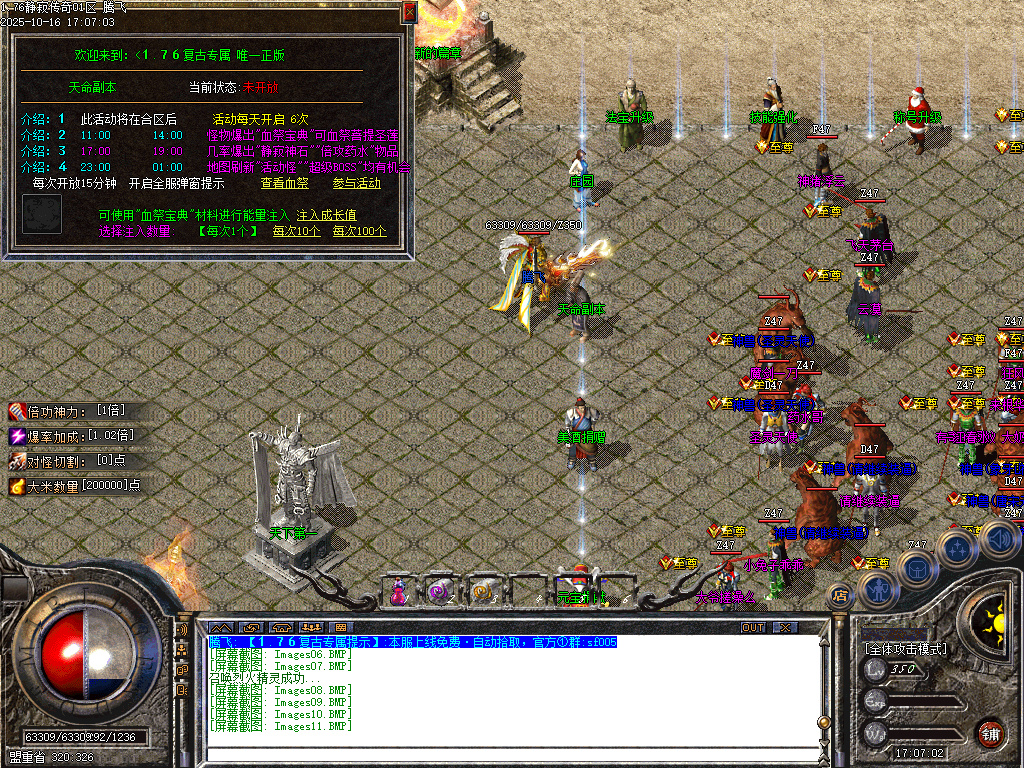Close the chat window with X
1024x768 pixels.
[786, 628]
